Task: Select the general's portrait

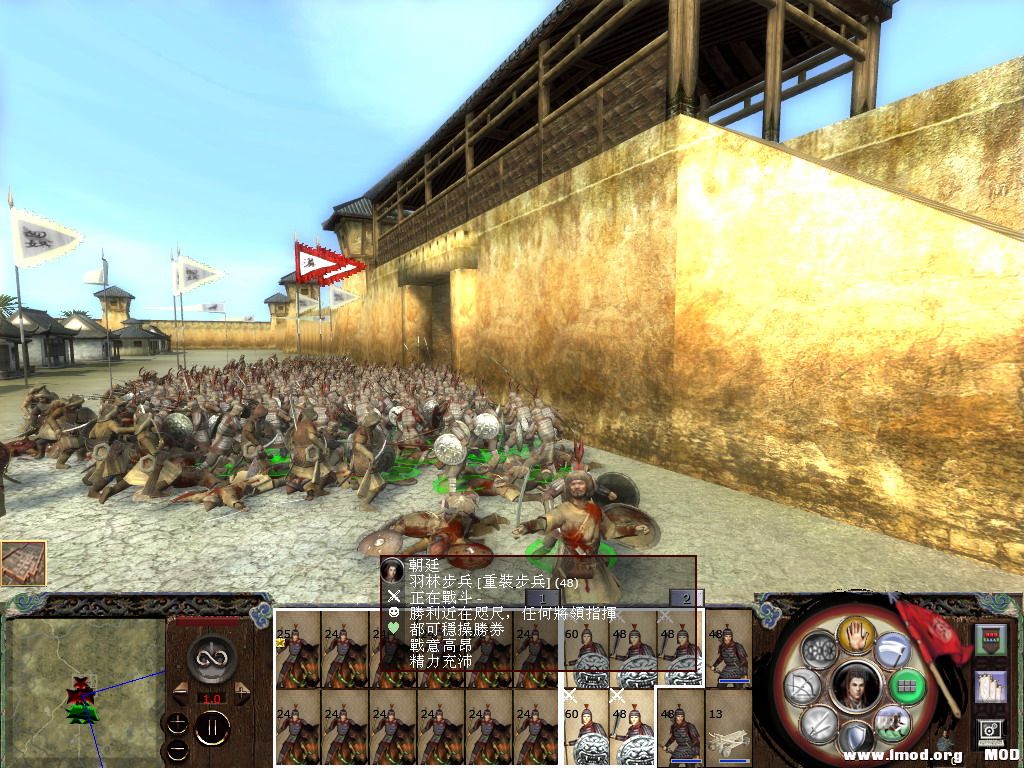Action: click(x=853, y=687)
